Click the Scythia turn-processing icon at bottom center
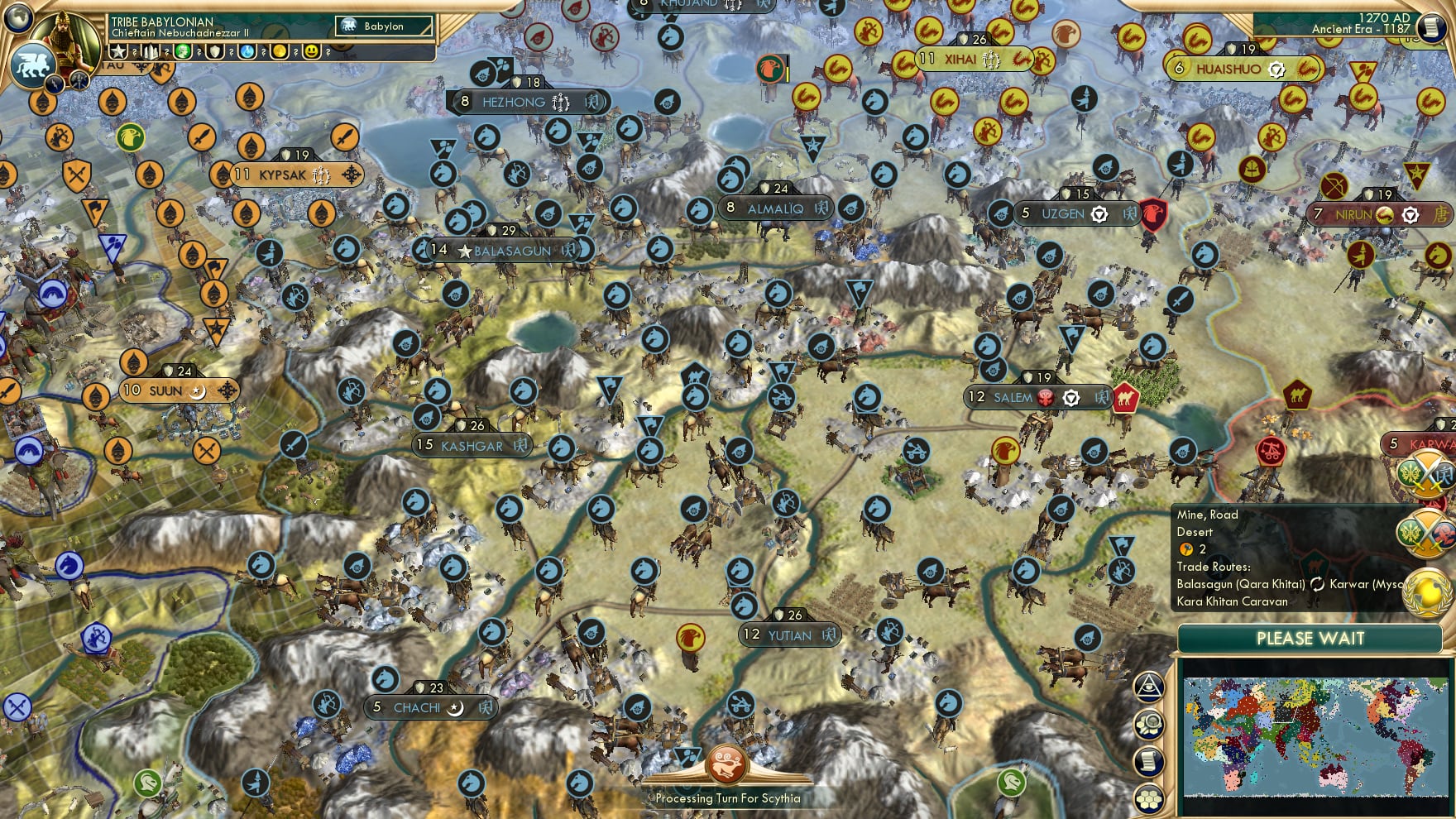 (726, 765)
